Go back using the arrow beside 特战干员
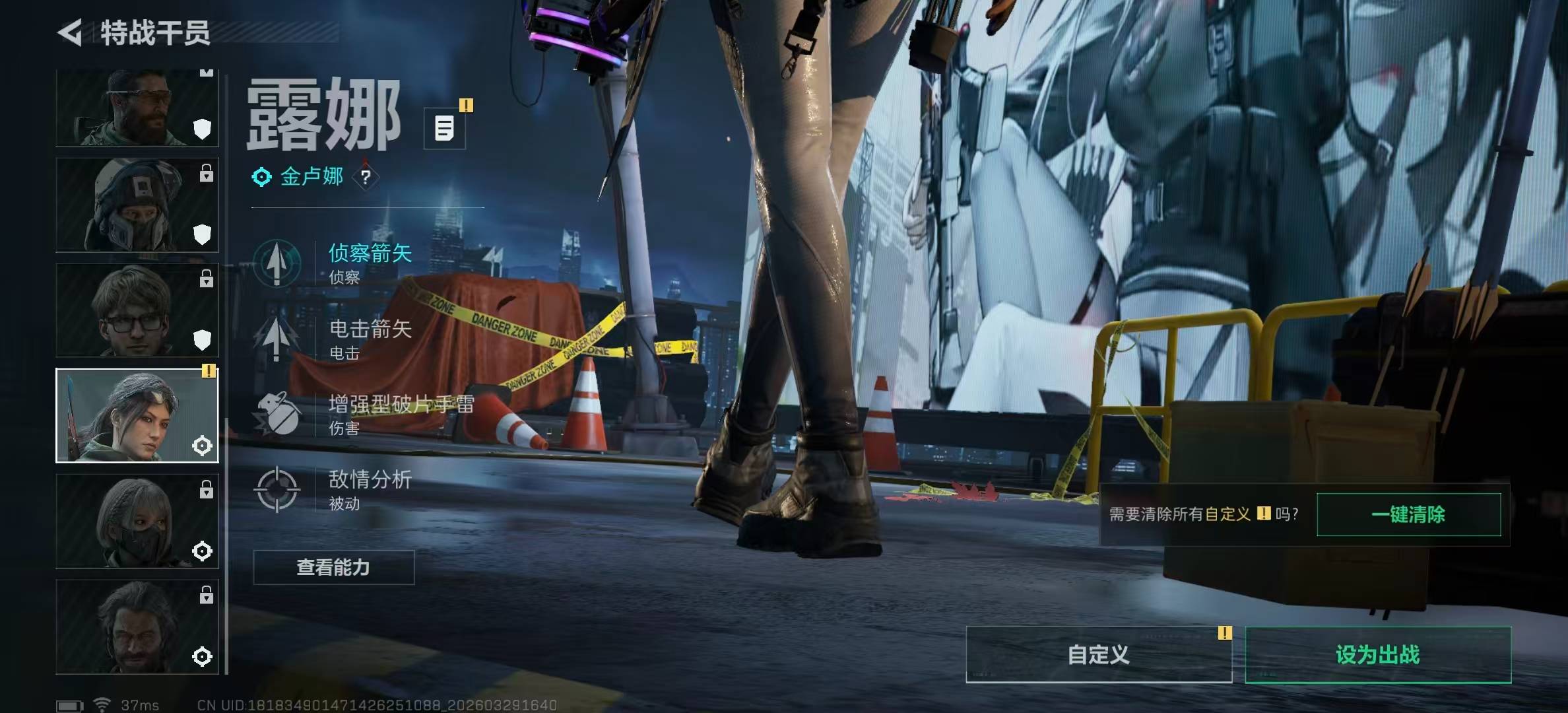1568x713 pixels. point(71,32)
